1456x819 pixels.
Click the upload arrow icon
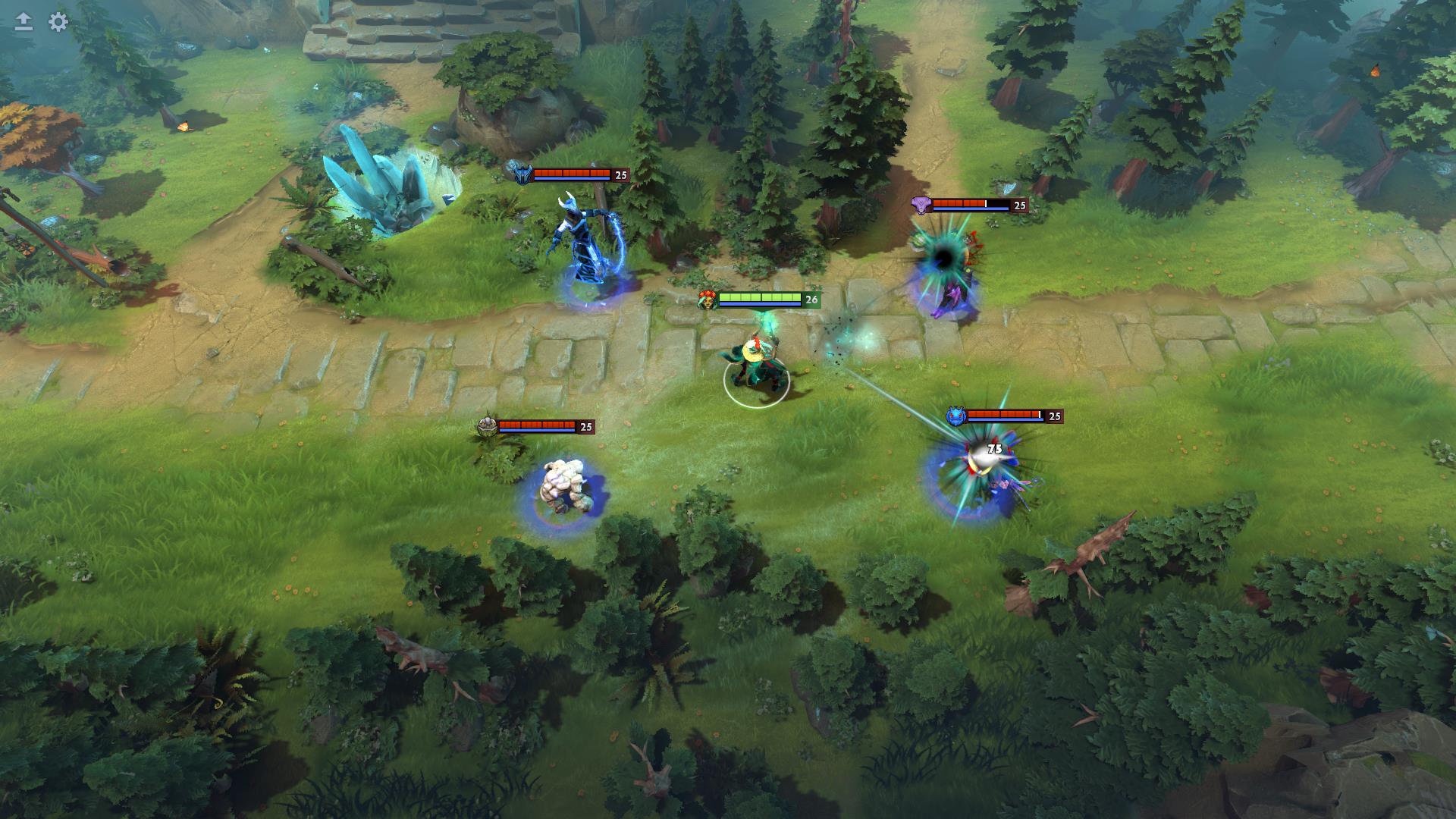pyautogui.click(x=24, y=22)
